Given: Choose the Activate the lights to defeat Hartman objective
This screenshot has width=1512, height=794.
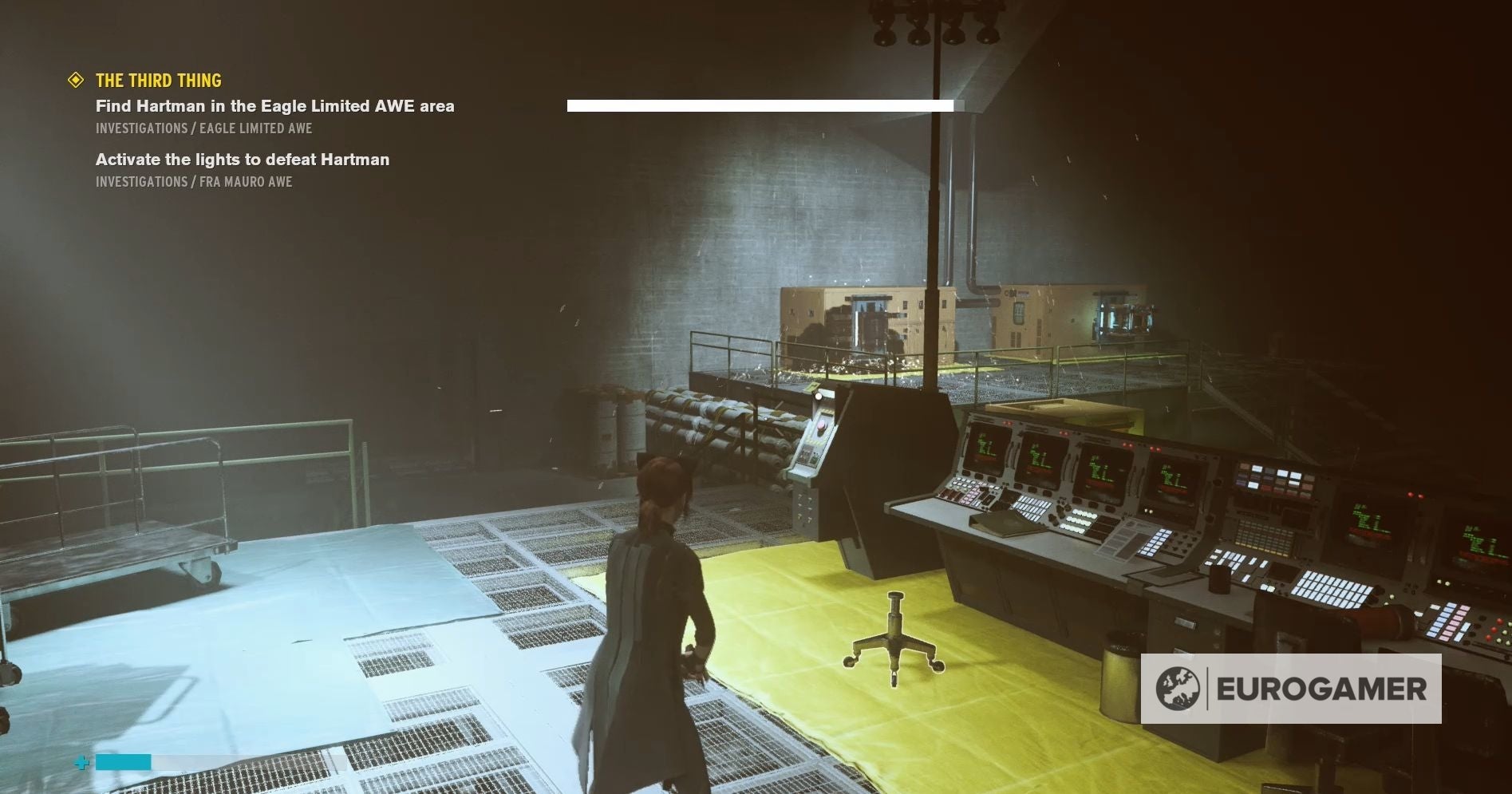Looking at the screenshot, I should pos(243,160).
